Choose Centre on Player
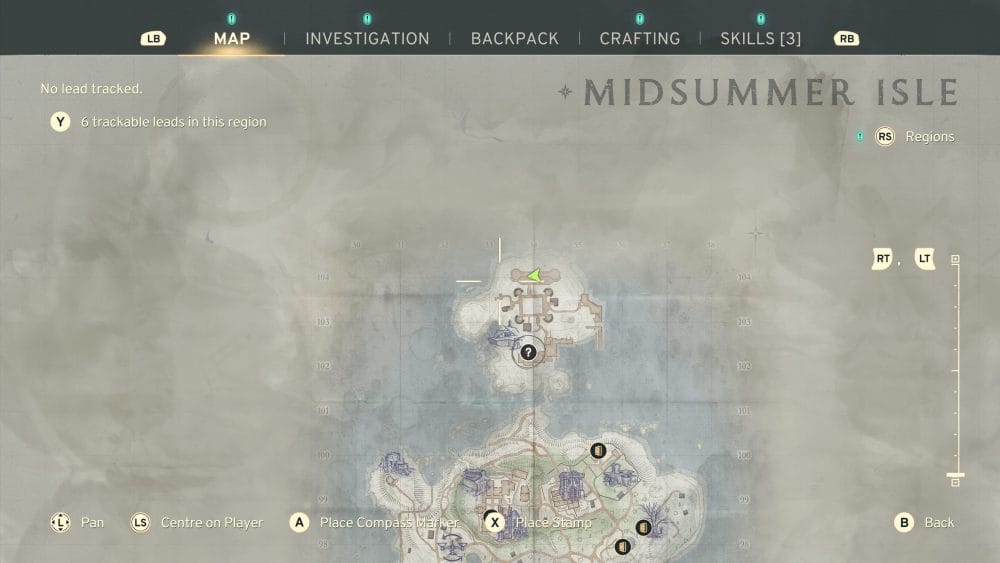Image resolution: width=1000 pixels, height=563 pixels. (211, 522)
